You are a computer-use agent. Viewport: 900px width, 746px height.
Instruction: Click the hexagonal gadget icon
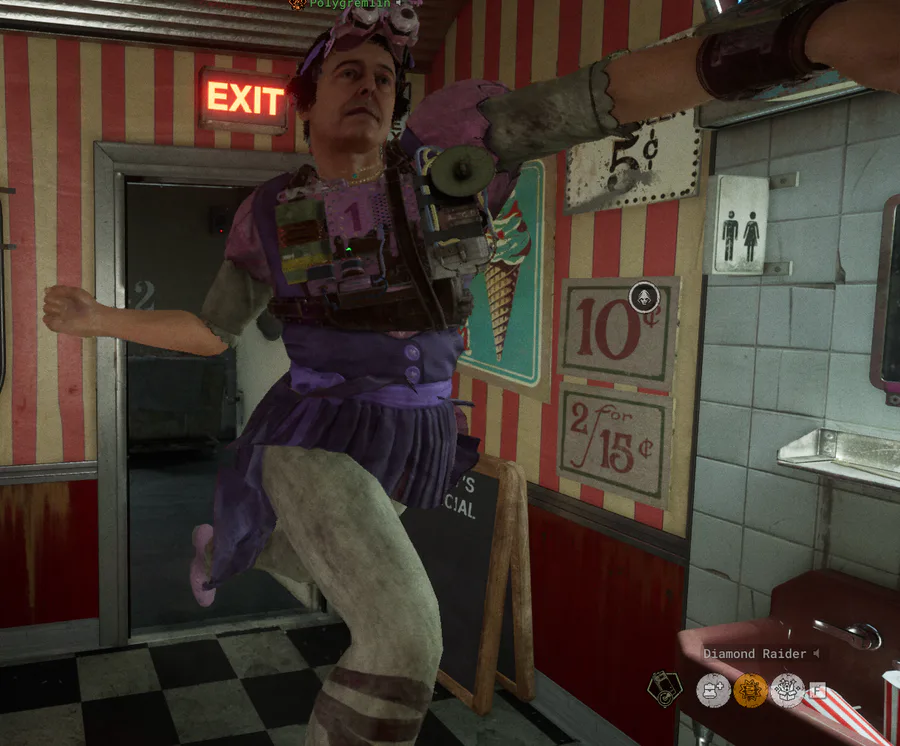665,688
